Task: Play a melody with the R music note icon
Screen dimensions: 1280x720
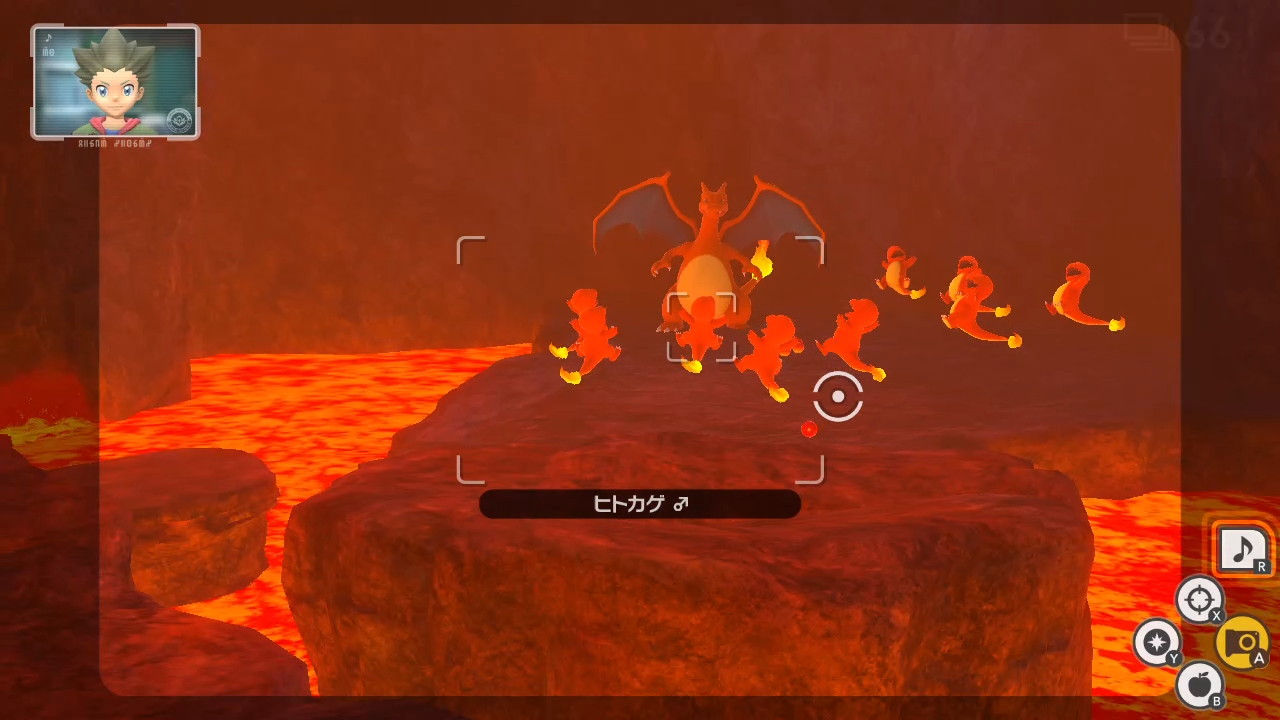Action: 1243,548
